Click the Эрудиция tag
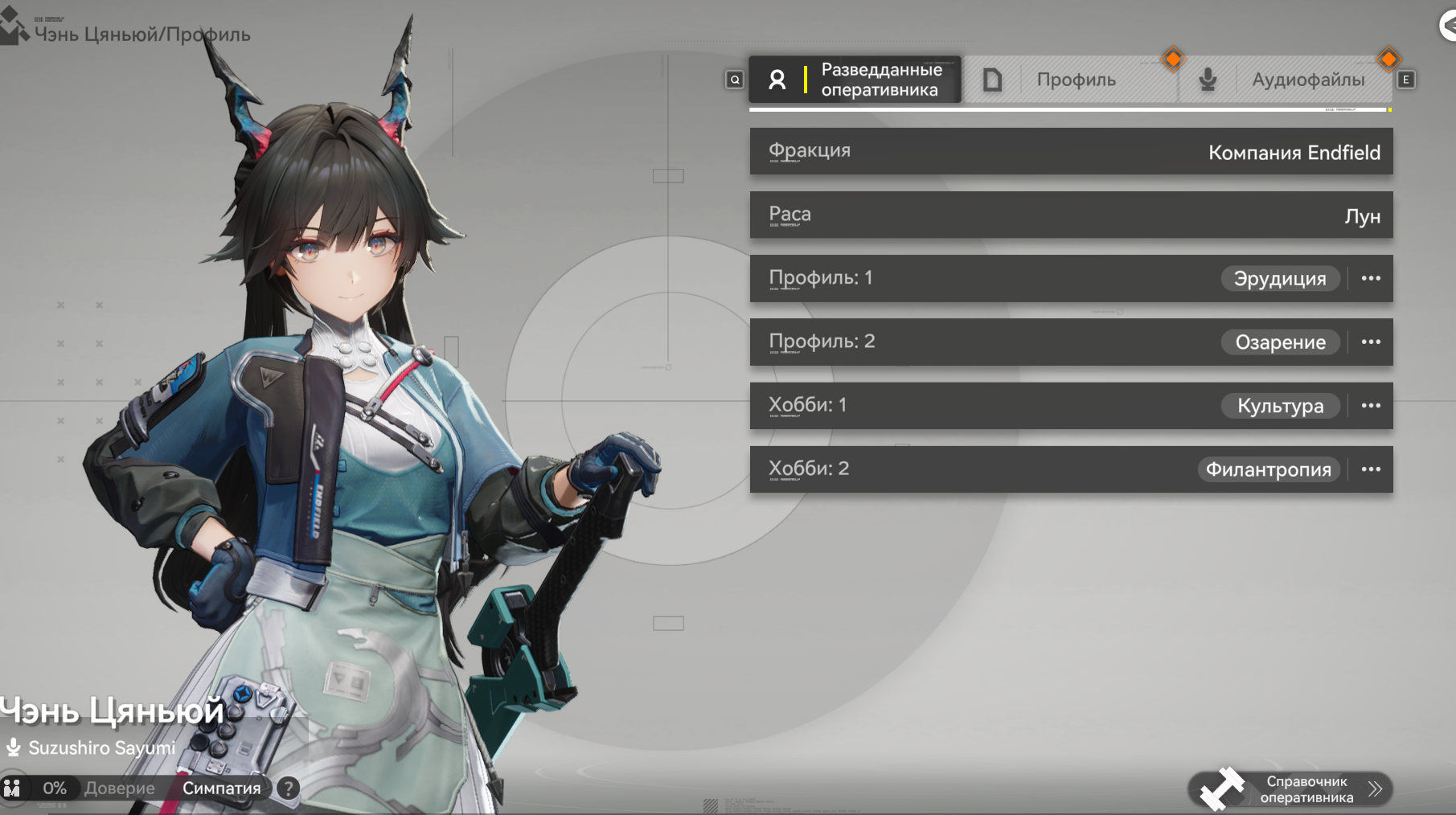This screenshot has height=815, width=1456. [x=1280, y=279]
